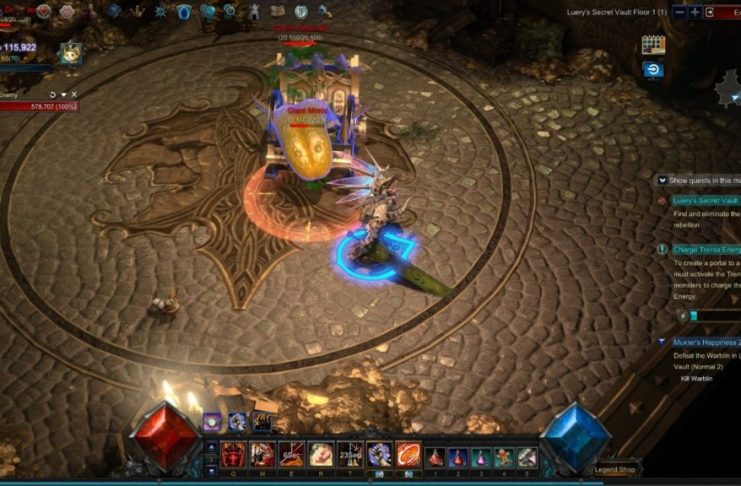Image resolution: width=741 pixels, height=486 pixels.
Task: Open the Legend Shop
Action: pyautogui.click(x=614, y=469)
